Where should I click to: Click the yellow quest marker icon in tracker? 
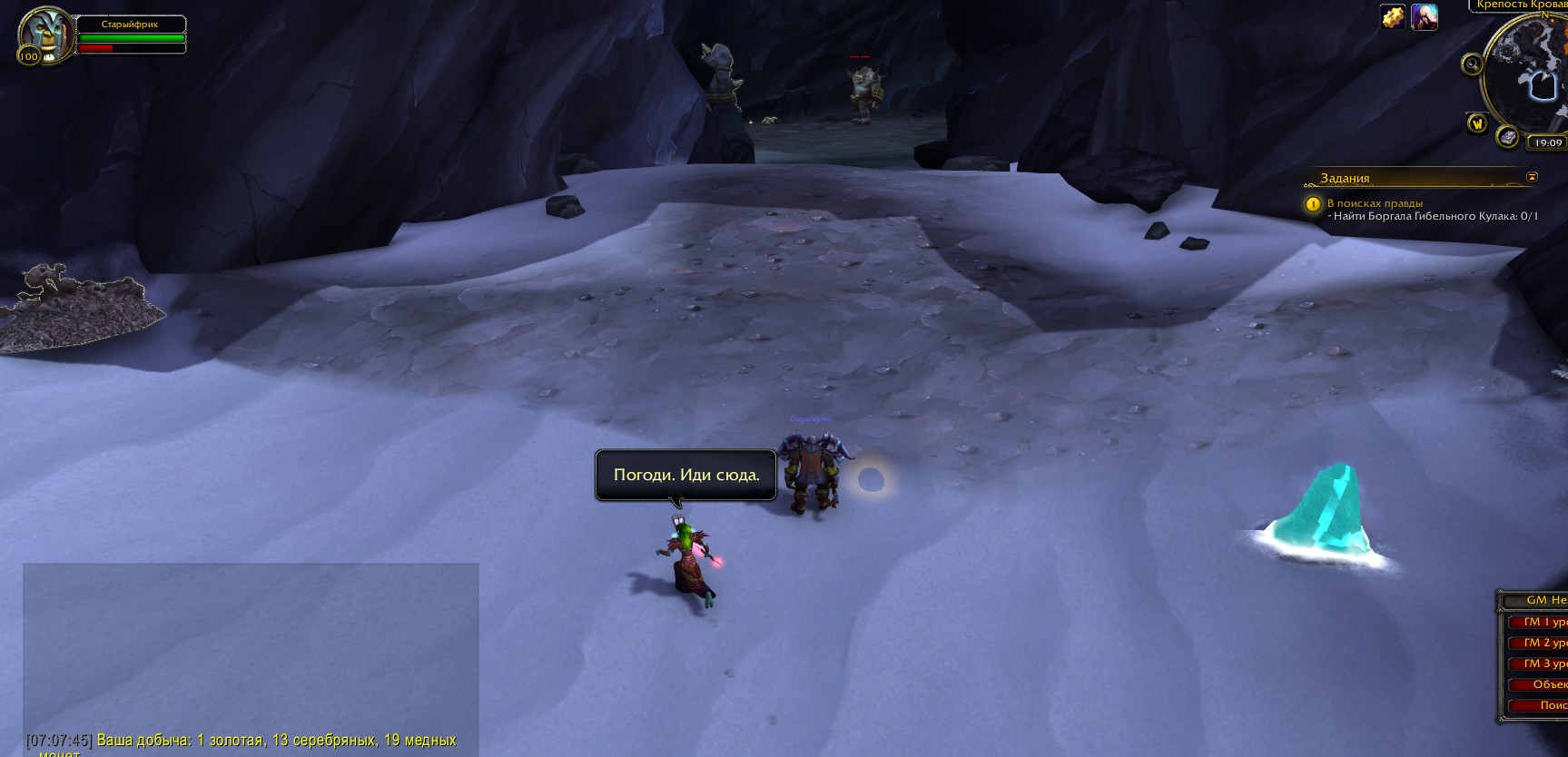1313,205
